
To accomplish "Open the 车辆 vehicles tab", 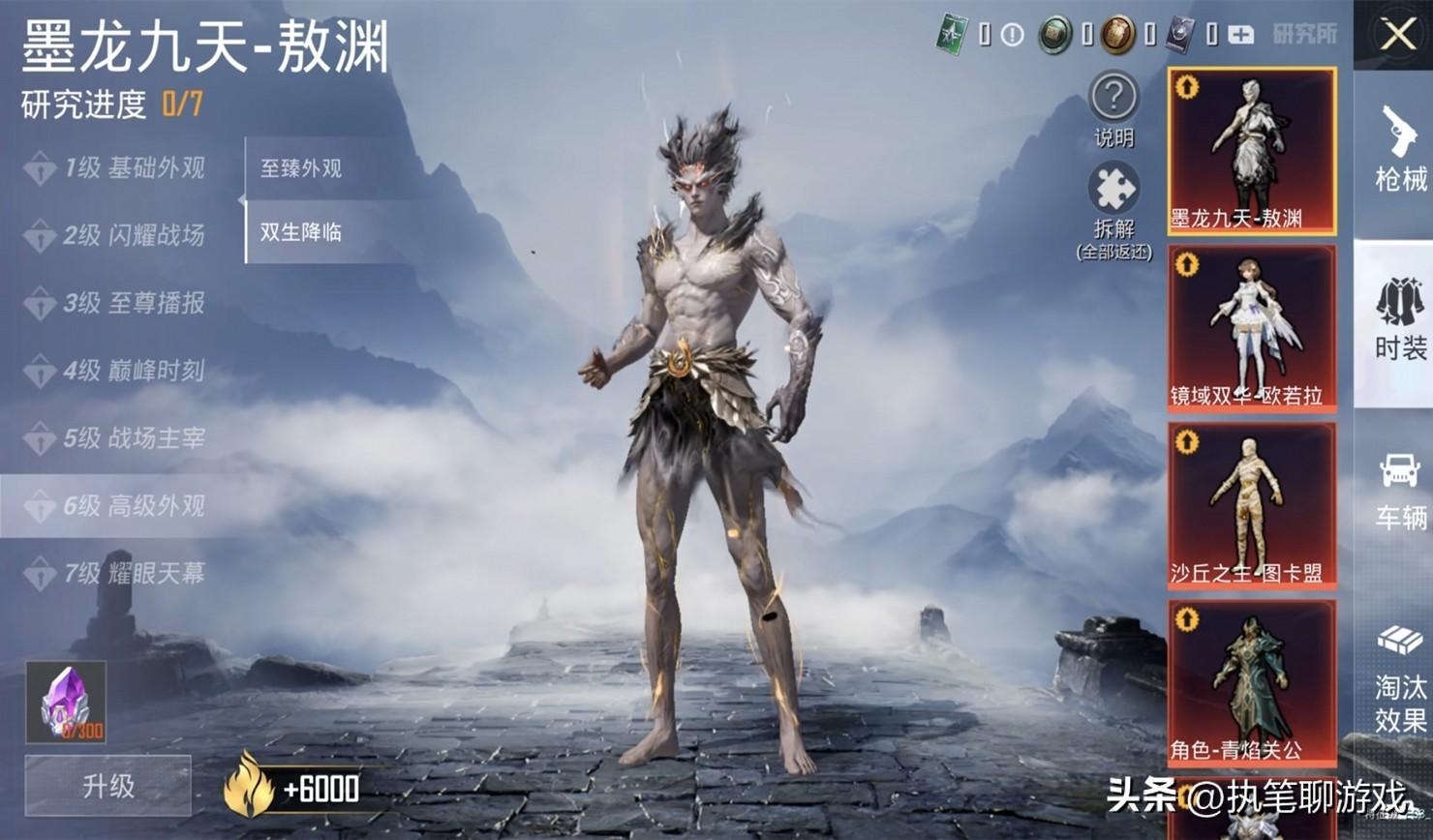I will point(1399,491).
